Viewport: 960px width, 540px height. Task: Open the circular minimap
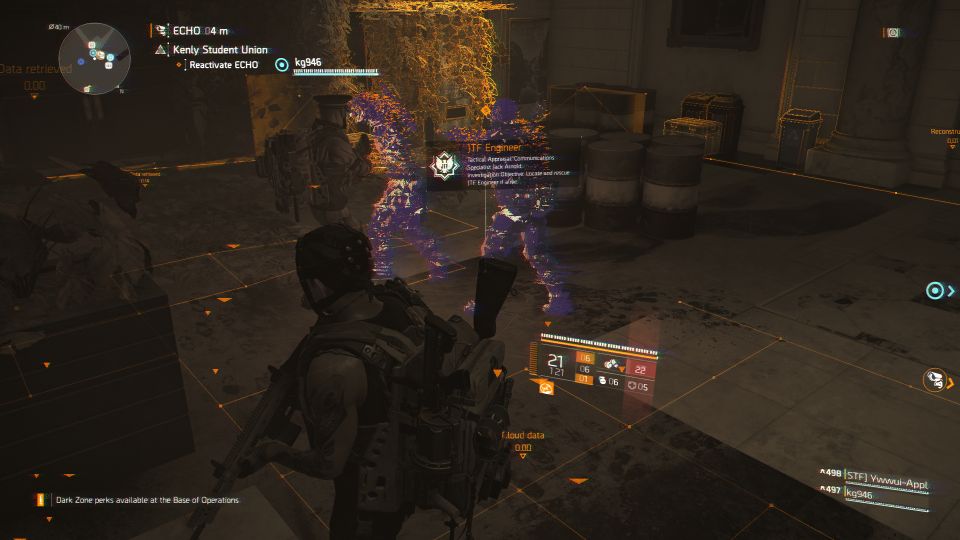point(93,56)
